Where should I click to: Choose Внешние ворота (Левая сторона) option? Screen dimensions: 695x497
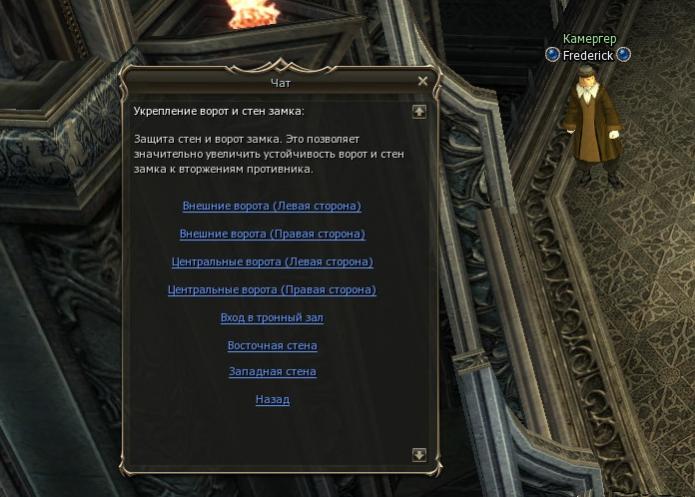pos(271,206)
